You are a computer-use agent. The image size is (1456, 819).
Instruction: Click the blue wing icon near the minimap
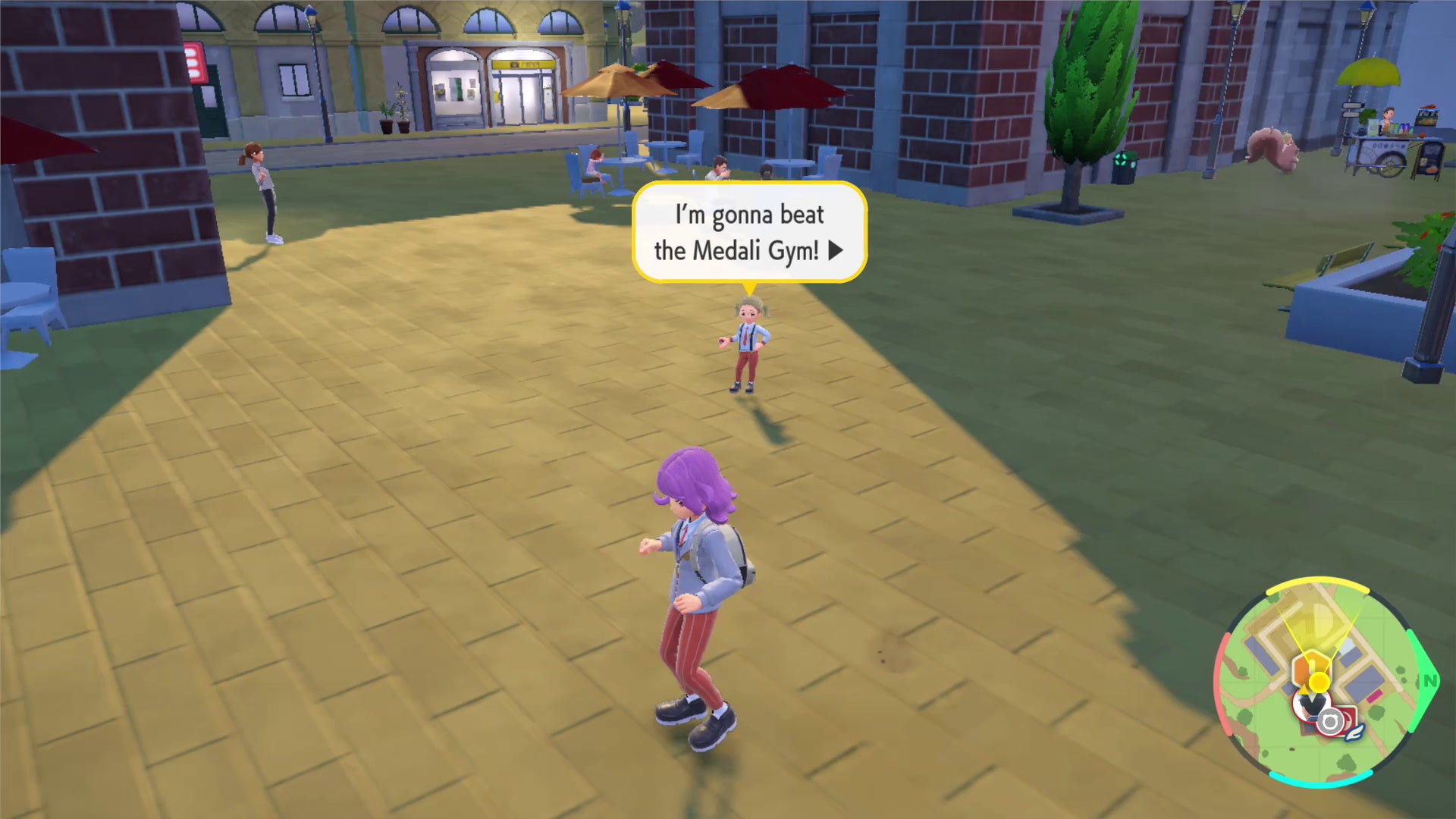coord(1354,734)
